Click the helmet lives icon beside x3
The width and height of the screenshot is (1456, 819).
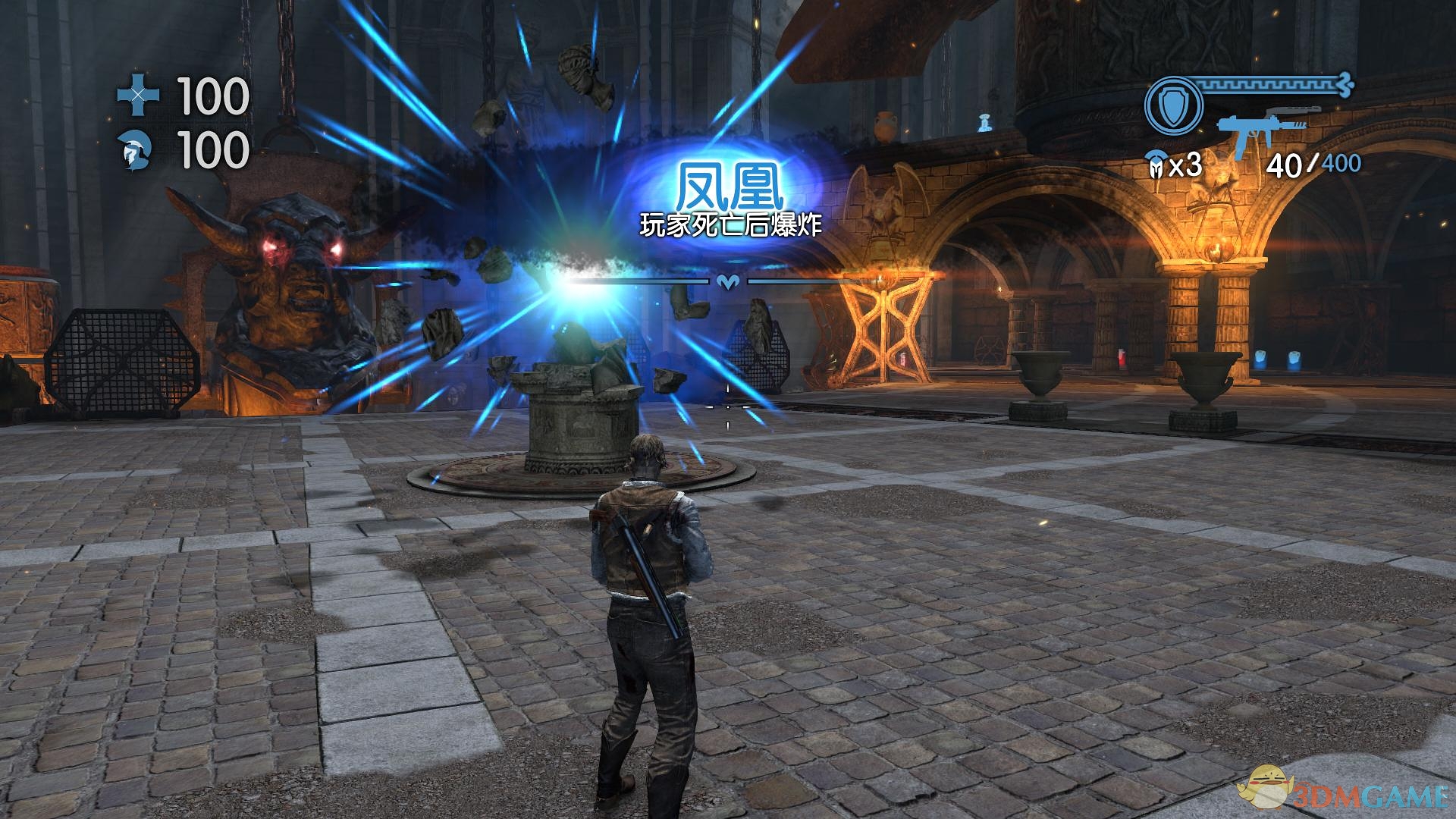pos(1156,165)
